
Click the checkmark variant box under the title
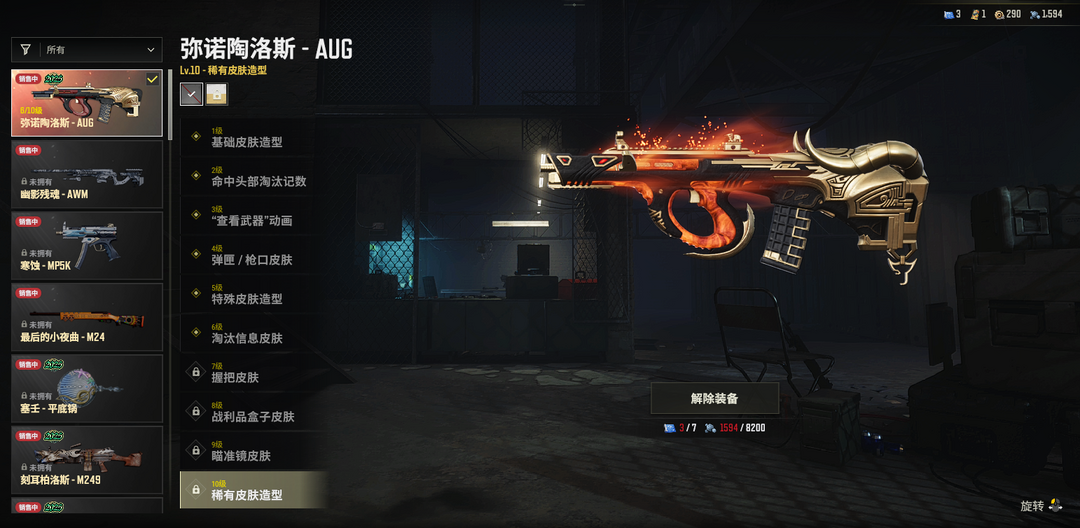[191, 94]
